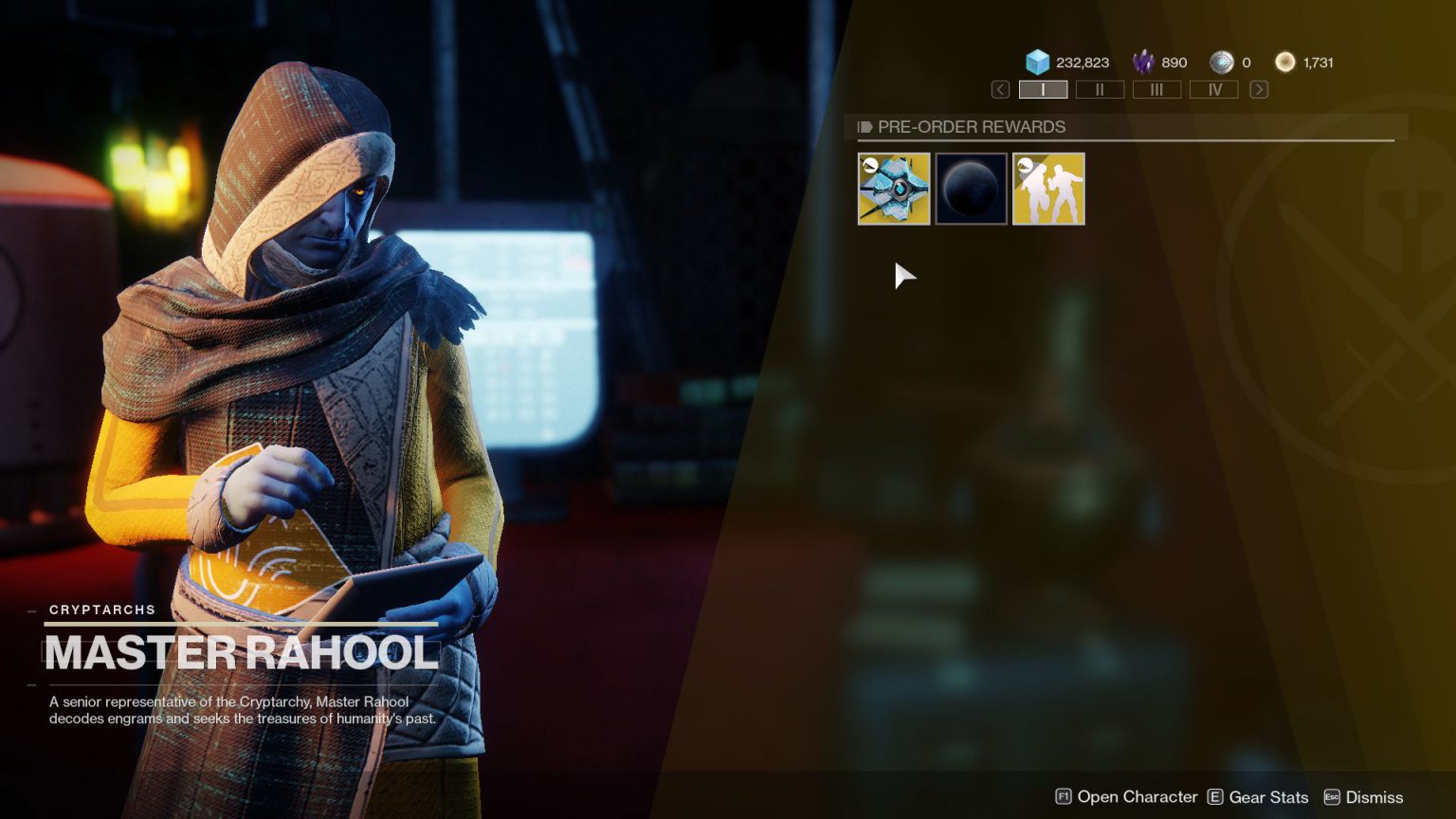Click the right page navigation arrow
The image size is (1456, 819).
[x=1259, y=89]
